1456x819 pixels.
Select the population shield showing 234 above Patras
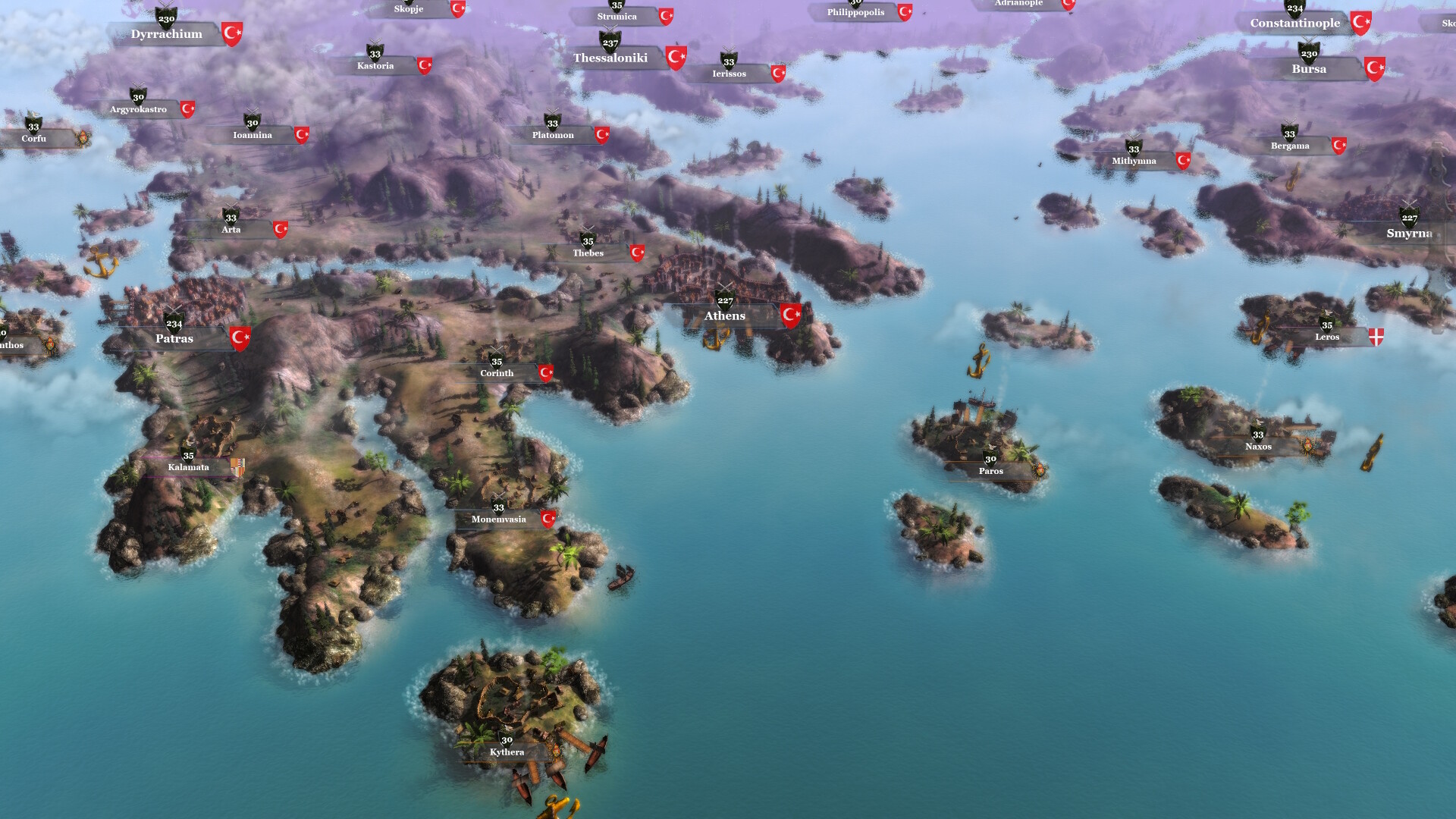[x=175, y=324]
